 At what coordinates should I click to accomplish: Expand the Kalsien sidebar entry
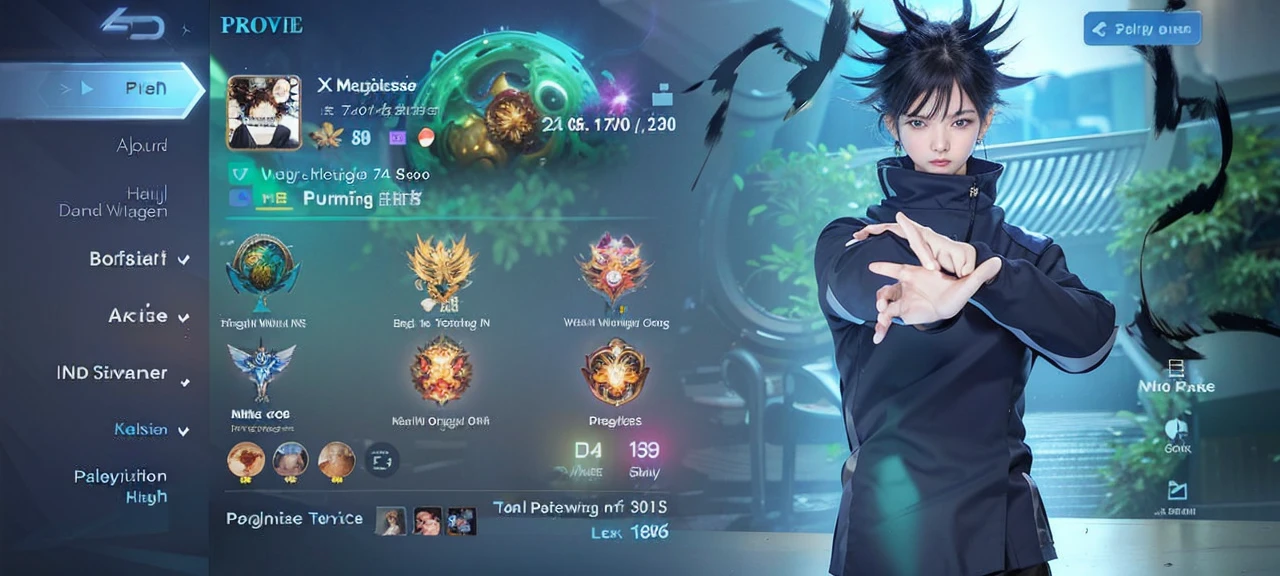[141, 429]
